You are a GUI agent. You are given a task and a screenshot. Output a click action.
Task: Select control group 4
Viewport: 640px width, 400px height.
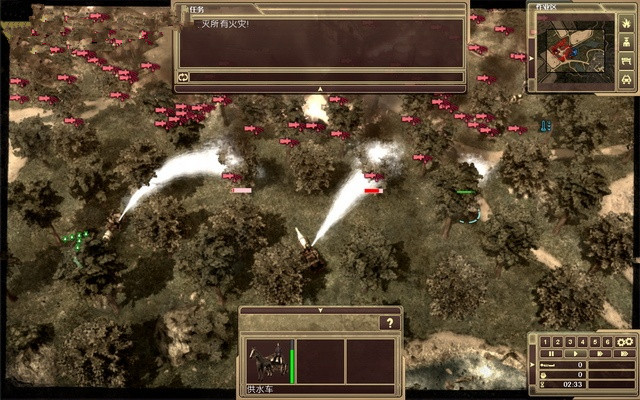[582, 341]
